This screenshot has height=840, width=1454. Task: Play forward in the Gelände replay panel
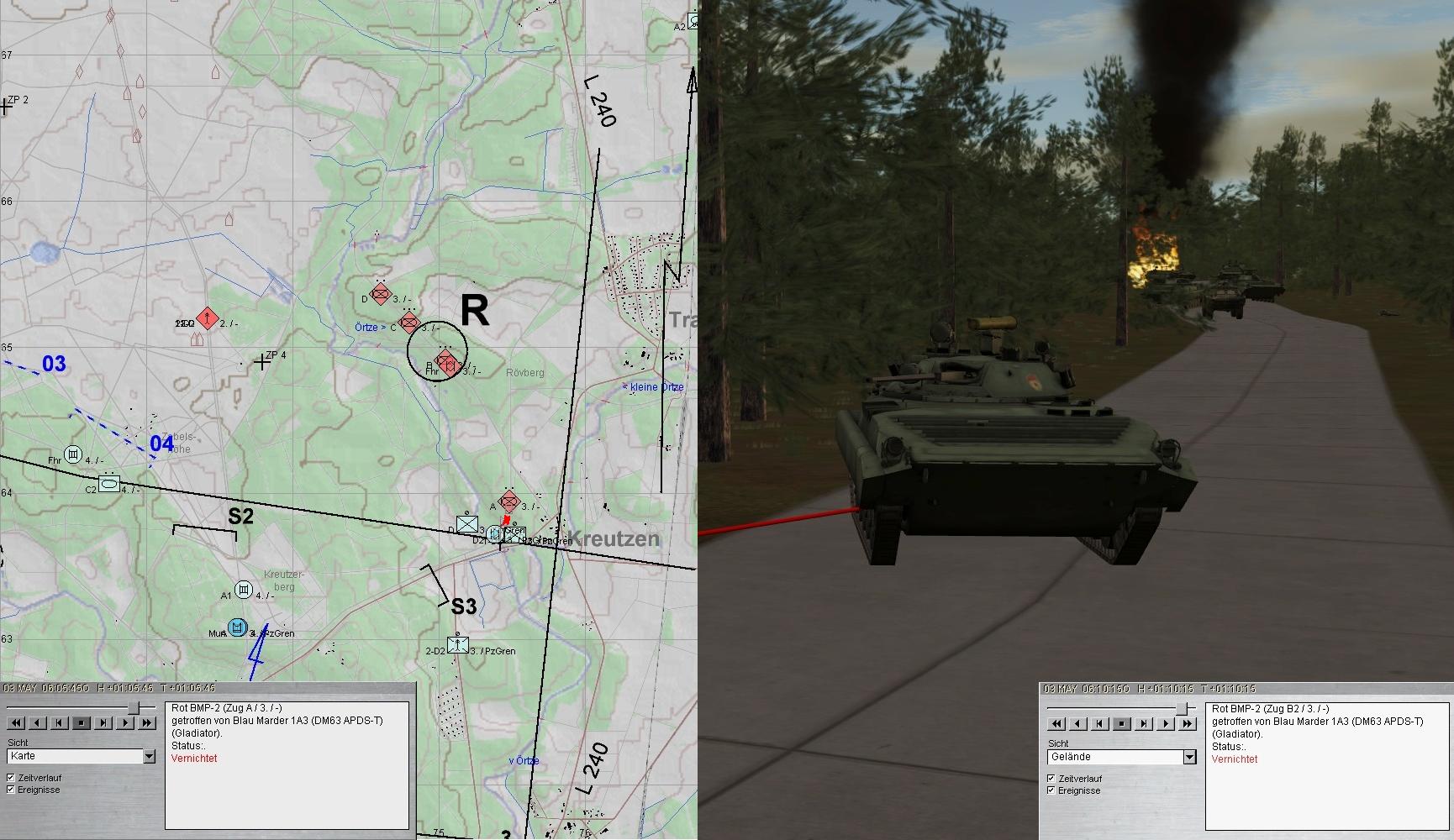point(1166,723)
